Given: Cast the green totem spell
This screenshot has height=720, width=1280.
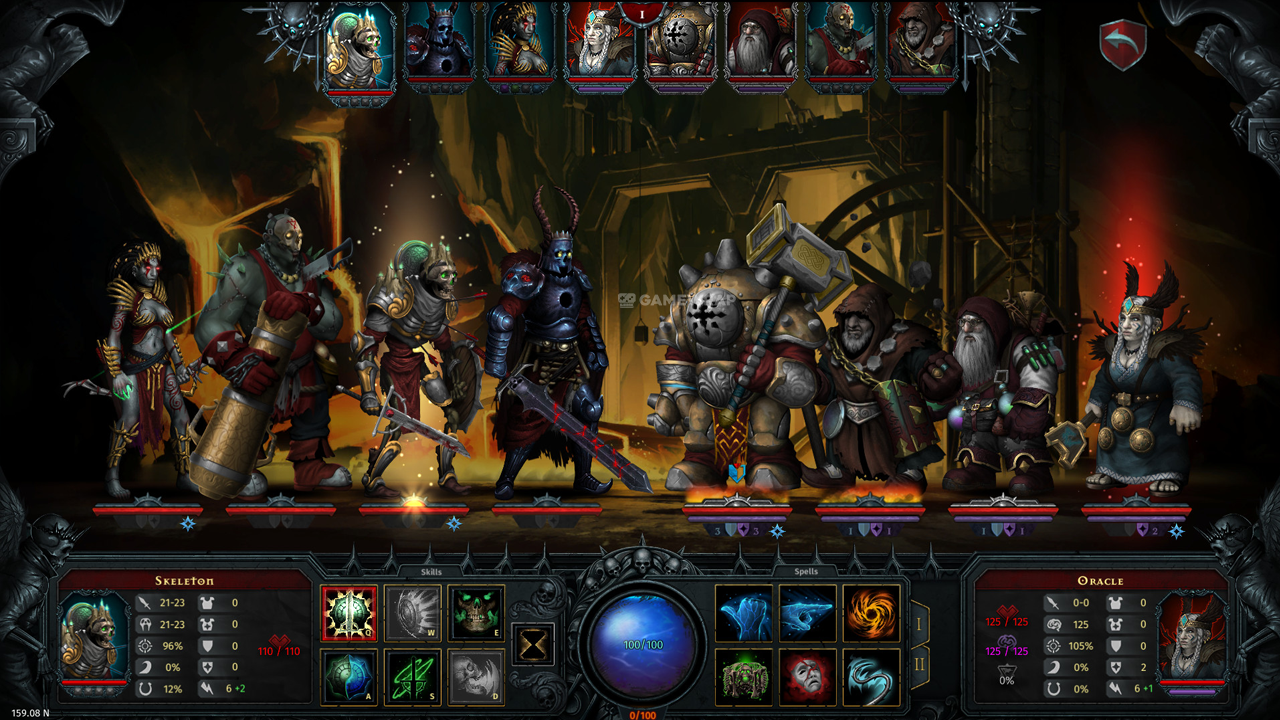Looking at the screenshot, I should click(x=743, y=677).
